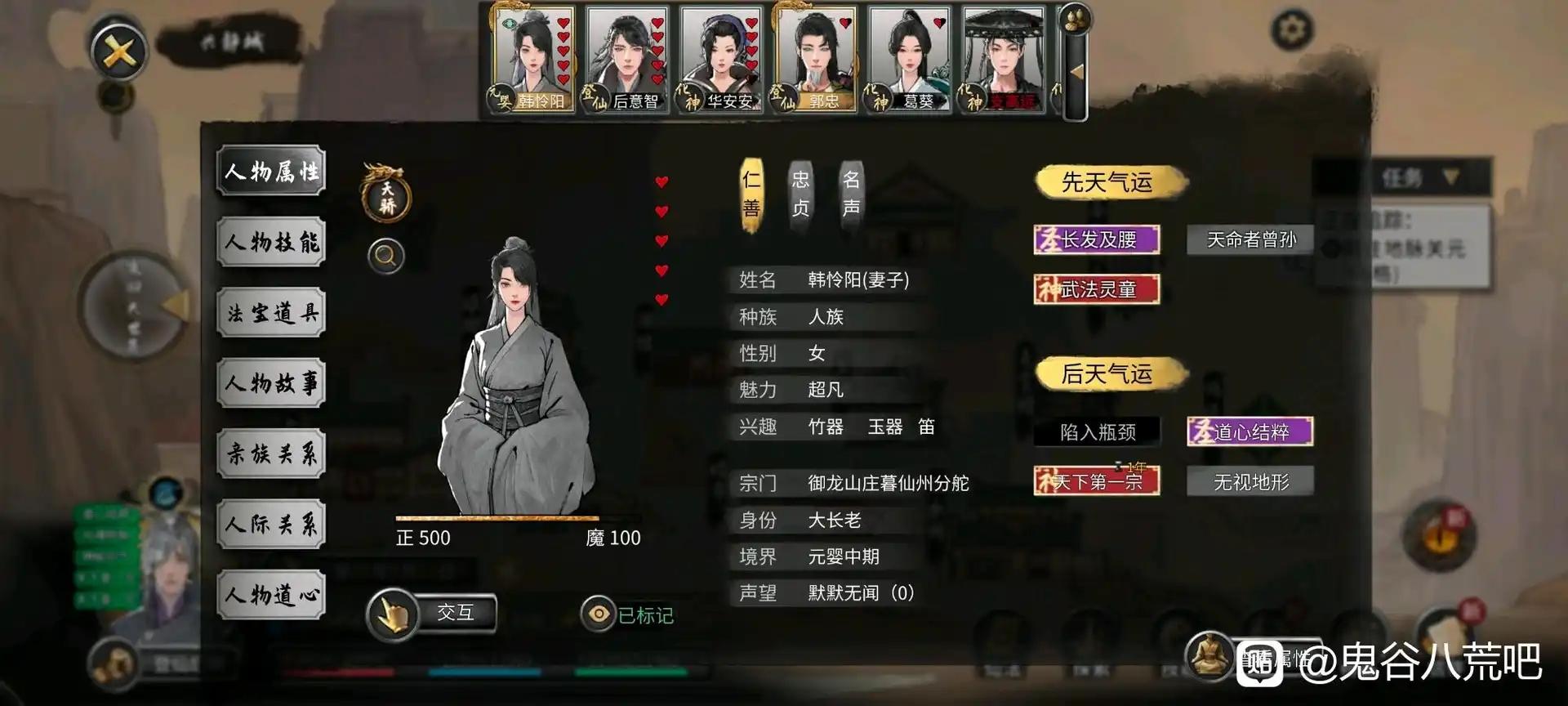This screenshot has width=1568, height=706.
Task: Select the magnifying glass inspect icon
Action: (x=384, y=256)
